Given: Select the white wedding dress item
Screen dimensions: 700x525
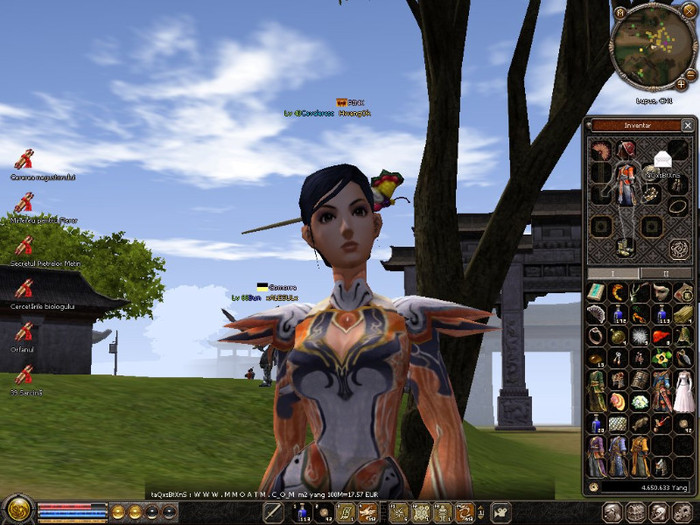Looking at the screenshot, I should point(684,392).
